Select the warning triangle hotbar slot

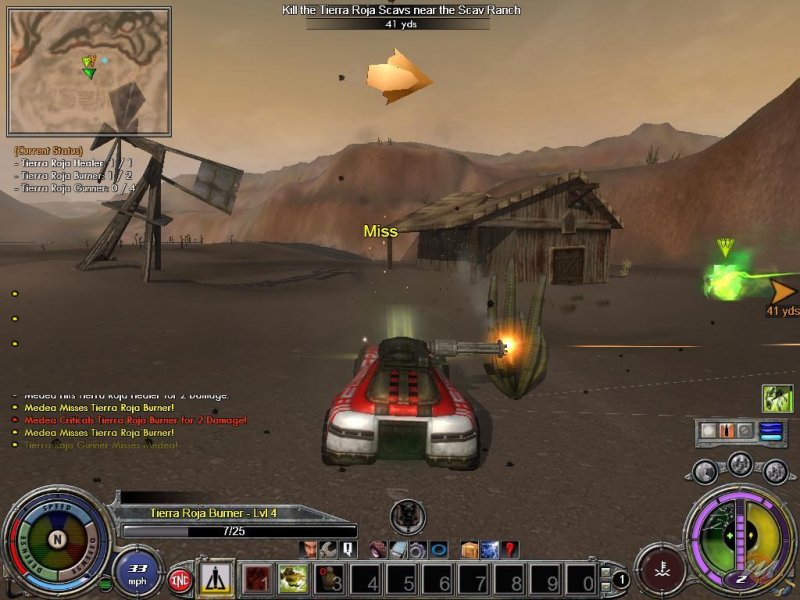click(215, 578)
